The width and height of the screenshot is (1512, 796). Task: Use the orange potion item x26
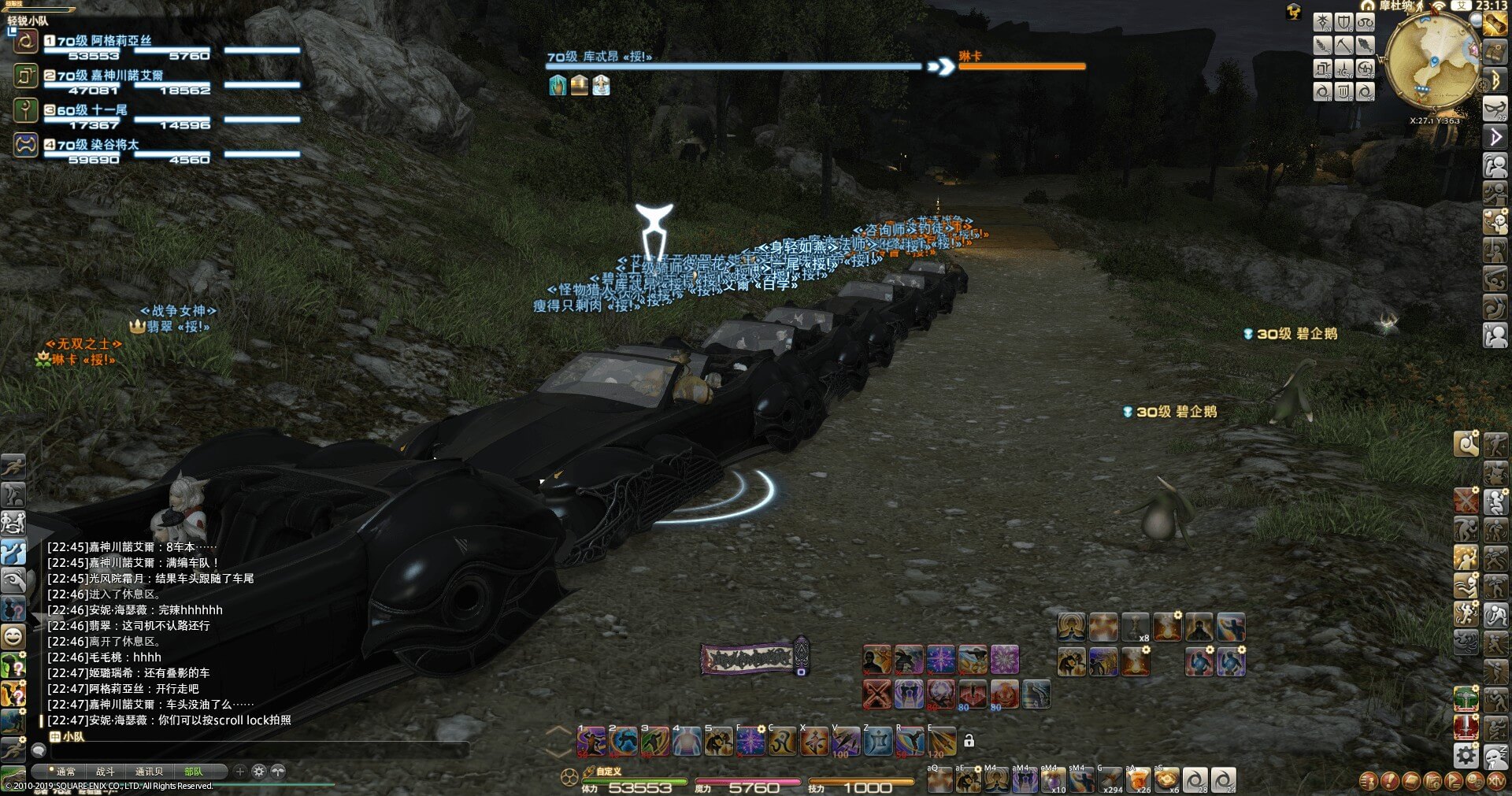pyautogui.click(x=1138, y=779)
